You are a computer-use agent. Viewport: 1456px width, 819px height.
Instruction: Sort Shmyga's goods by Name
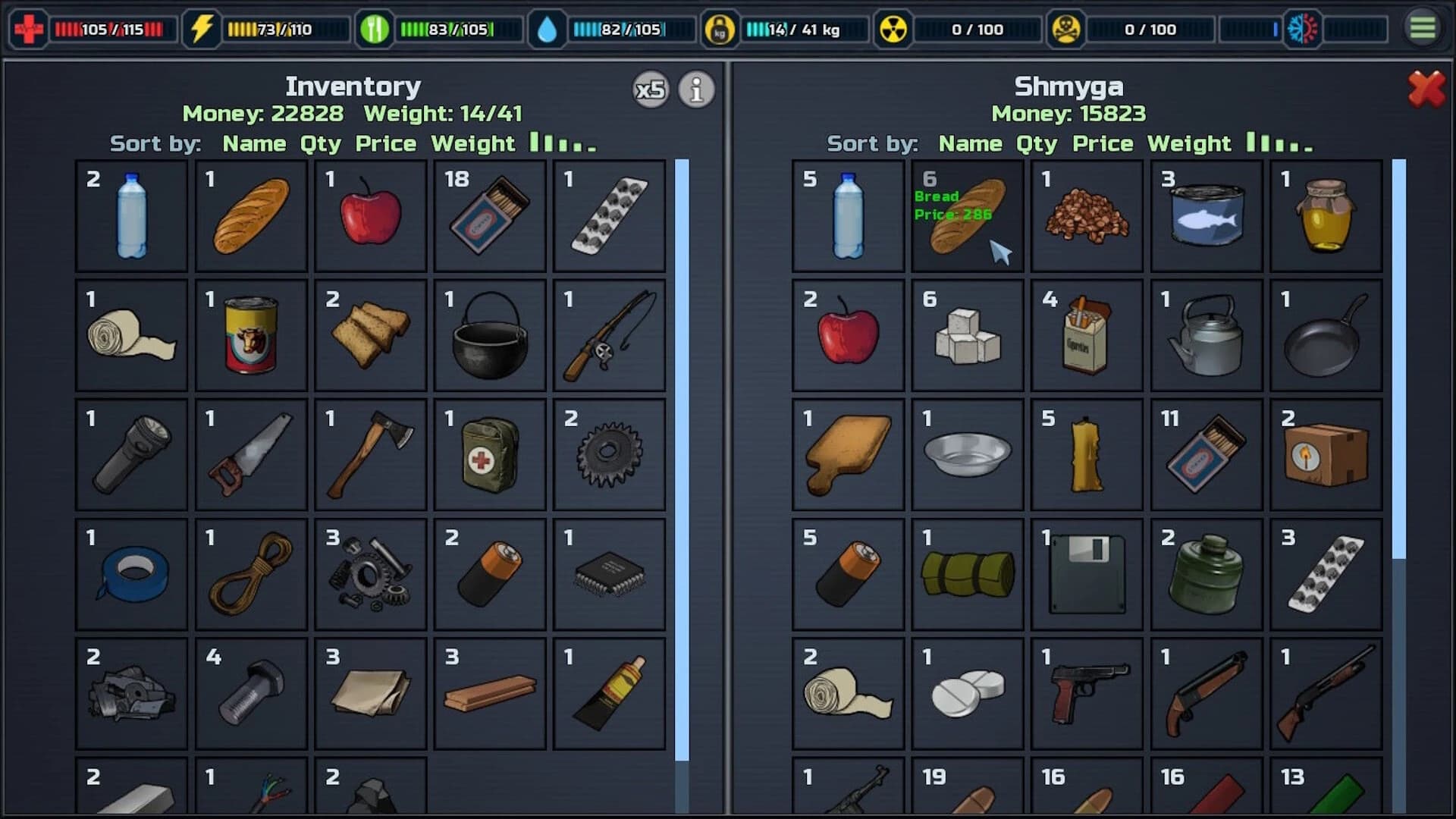(x=973, y=143)
